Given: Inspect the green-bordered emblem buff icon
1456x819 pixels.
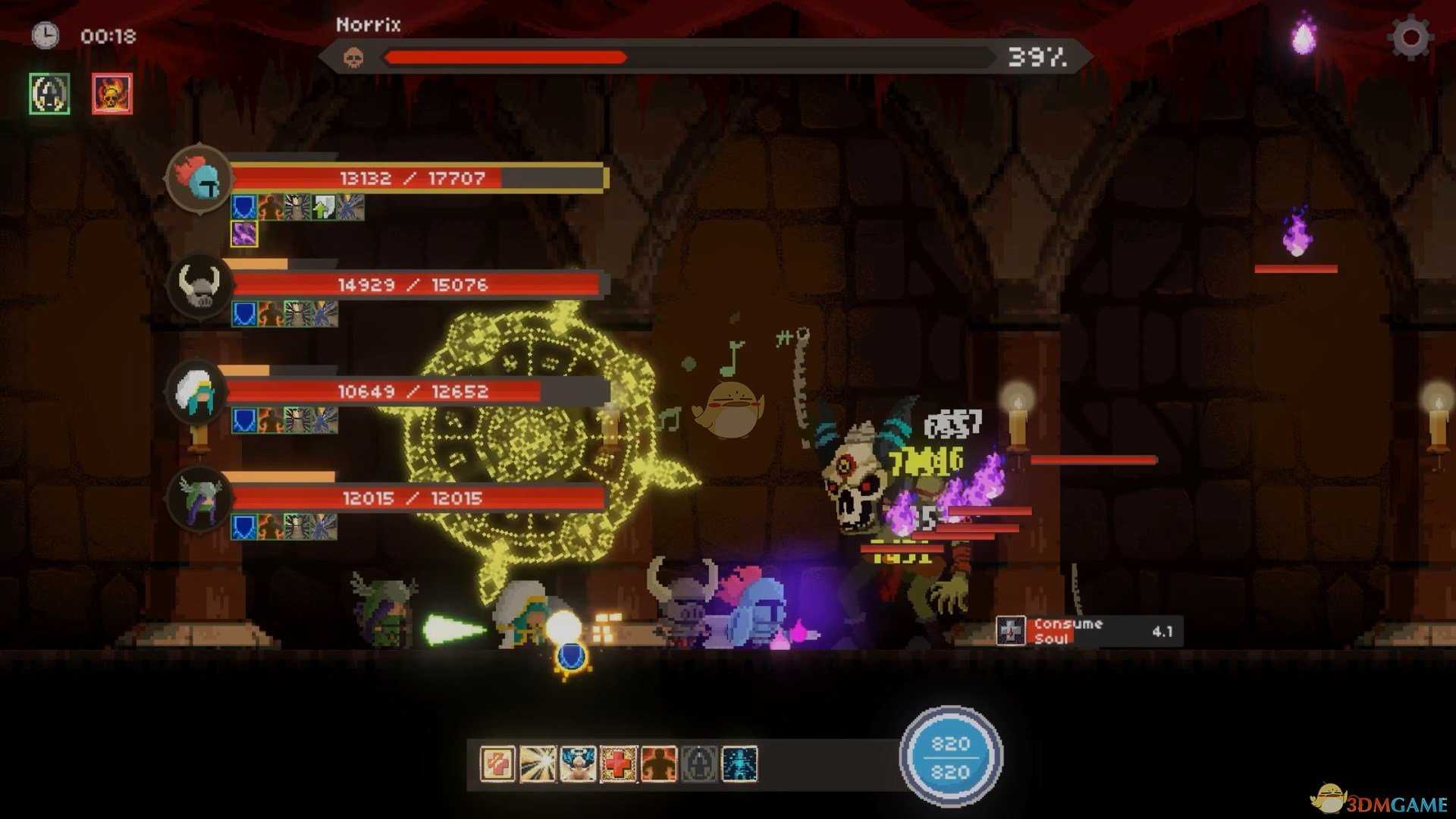Looking at the screenshot, I should tap(49, 94).
